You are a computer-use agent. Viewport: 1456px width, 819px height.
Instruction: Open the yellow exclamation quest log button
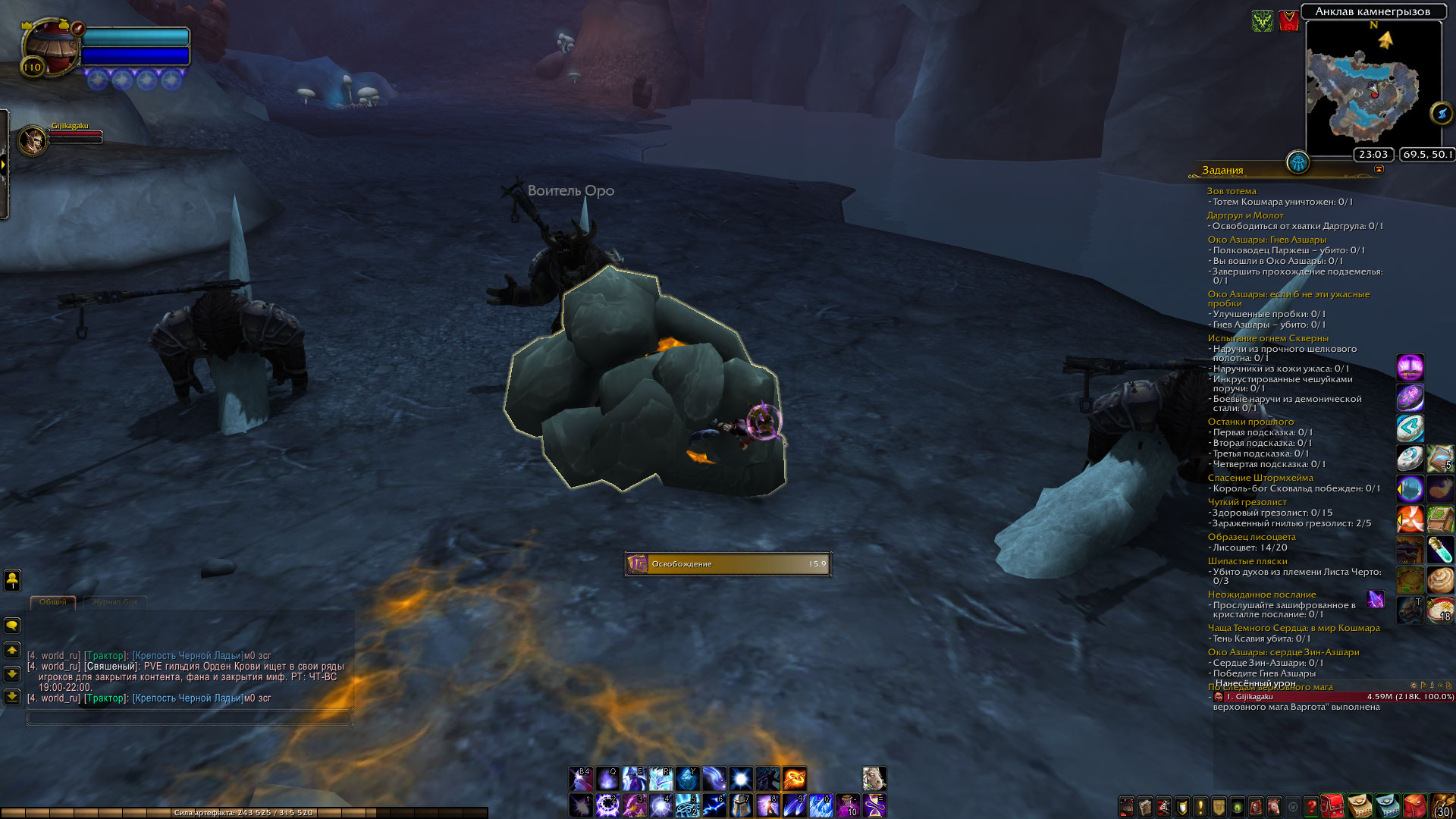coord(1200,807)
